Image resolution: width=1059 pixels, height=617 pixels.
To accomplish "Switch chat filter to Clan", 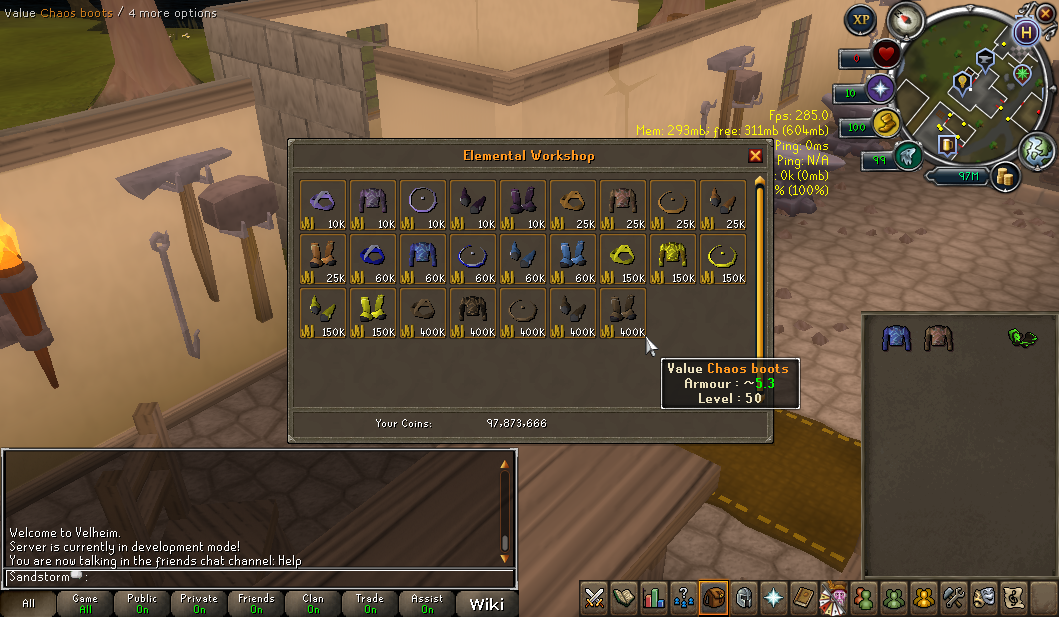I will point(313,603).
